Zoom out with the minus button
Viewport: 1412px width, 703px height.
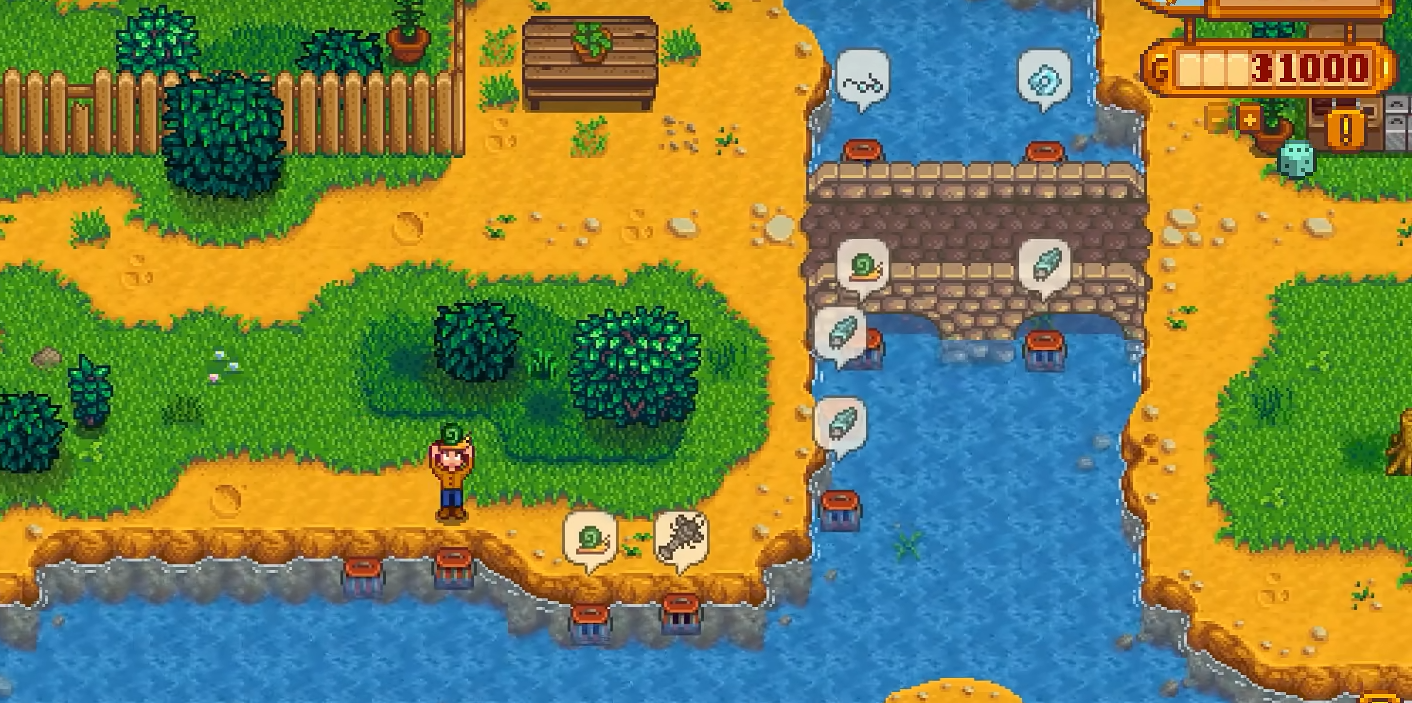[1217, 120]
